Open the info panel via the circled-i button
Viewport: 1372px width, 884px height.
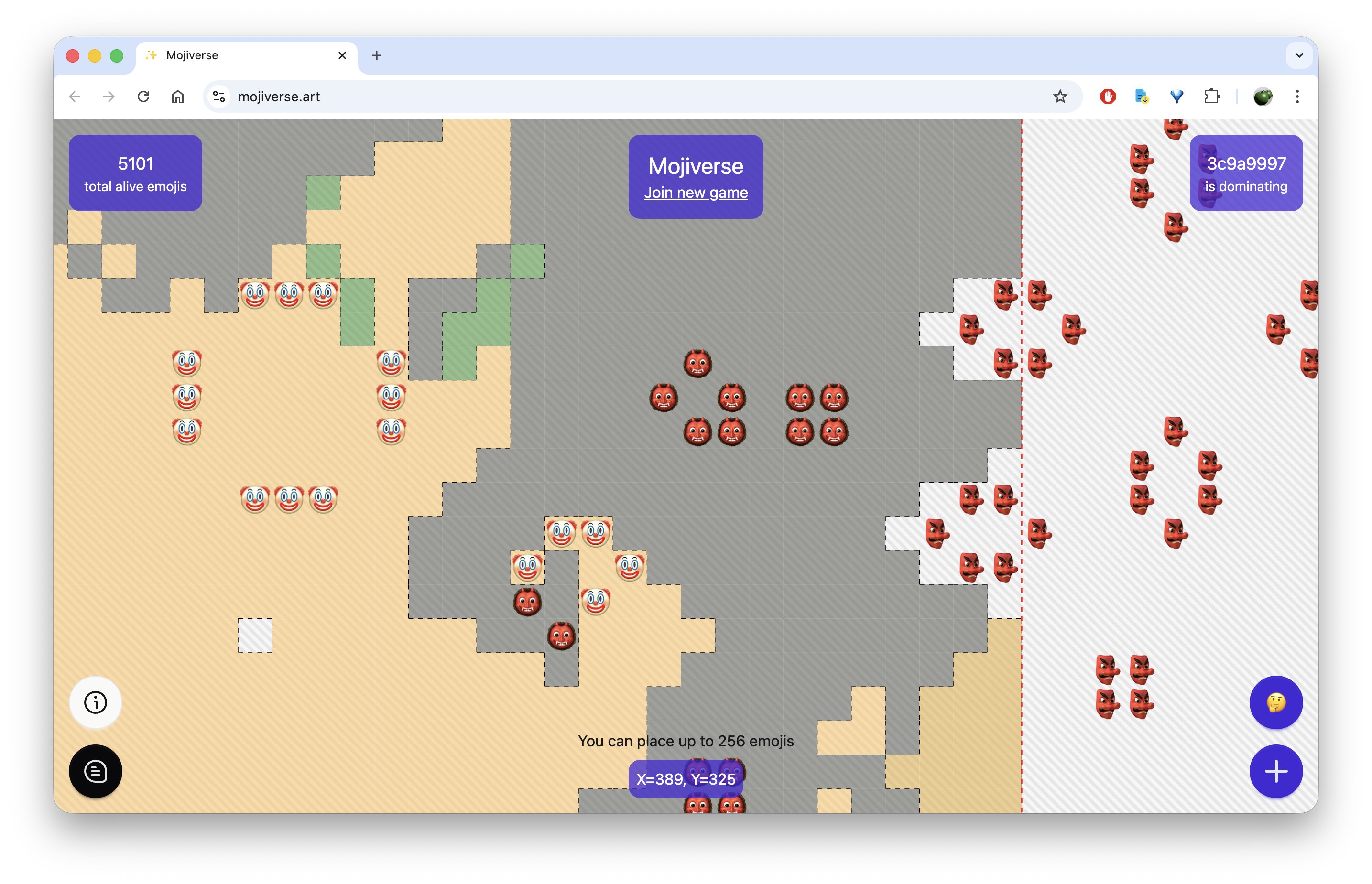point(95,702)
